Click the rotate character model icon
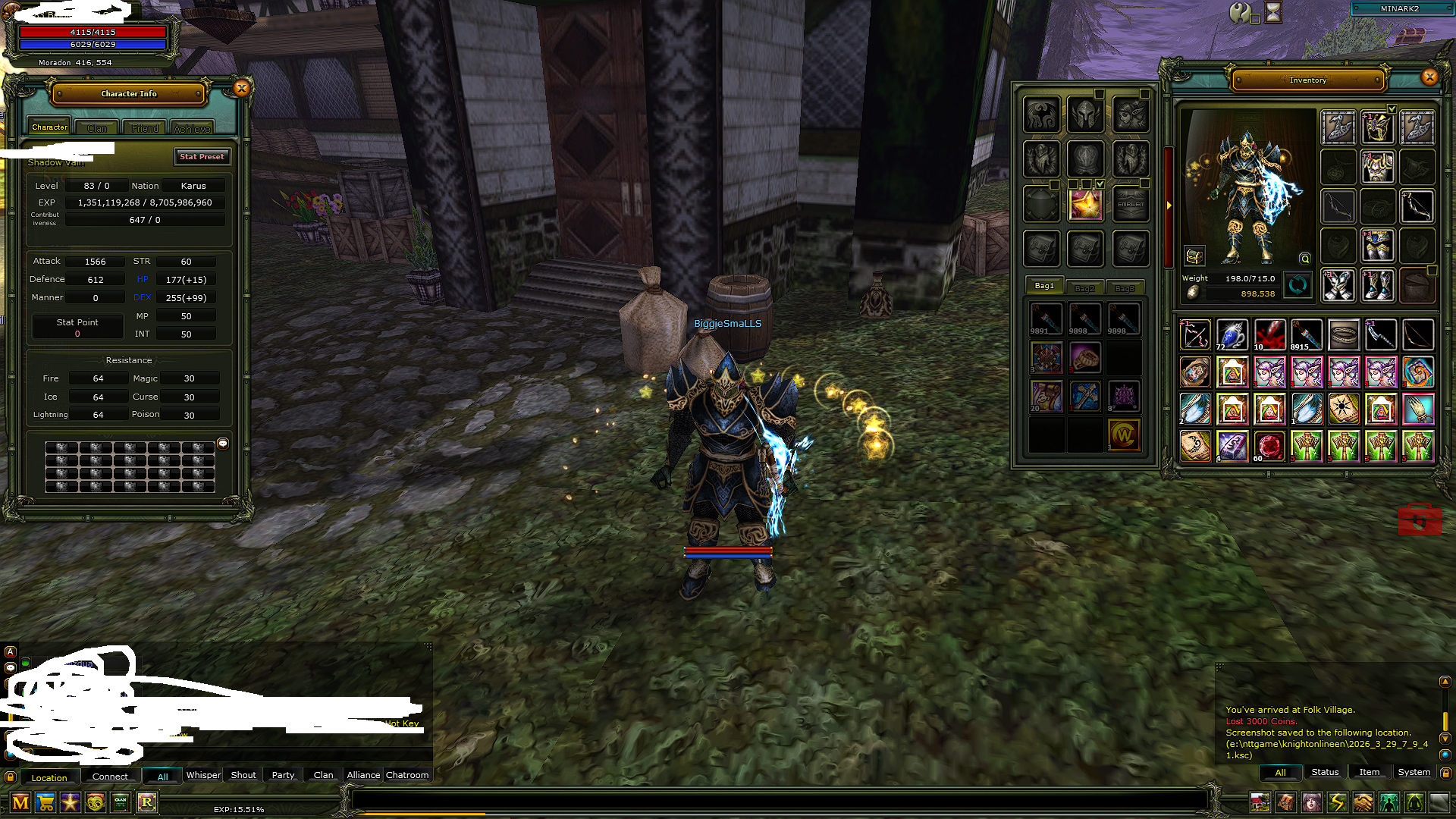This screenshot has height=819, width=1456. click(1297, 286)
